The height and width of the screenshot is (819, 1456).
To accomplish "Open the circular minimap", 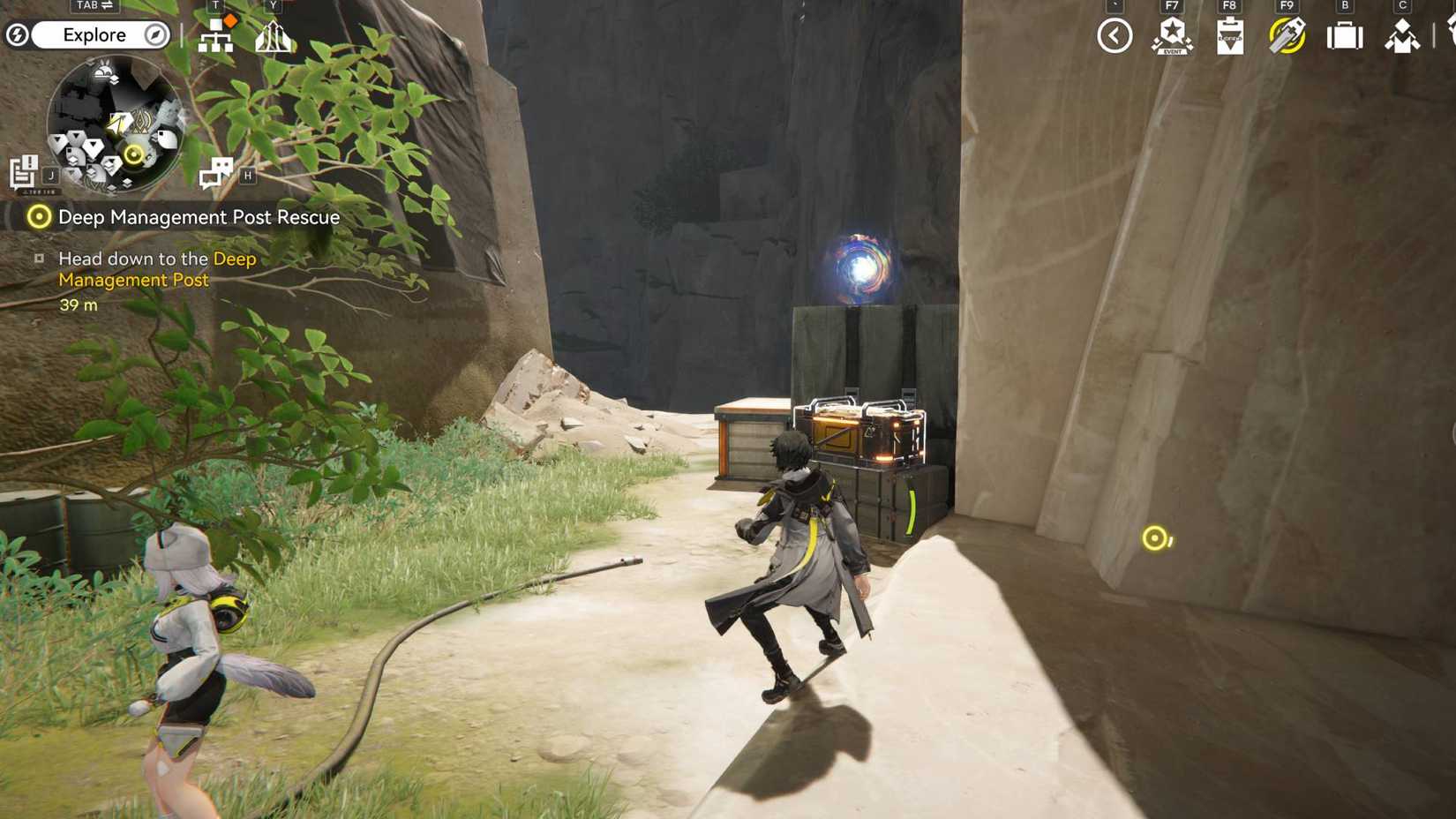I will click(x=115, y=124).
